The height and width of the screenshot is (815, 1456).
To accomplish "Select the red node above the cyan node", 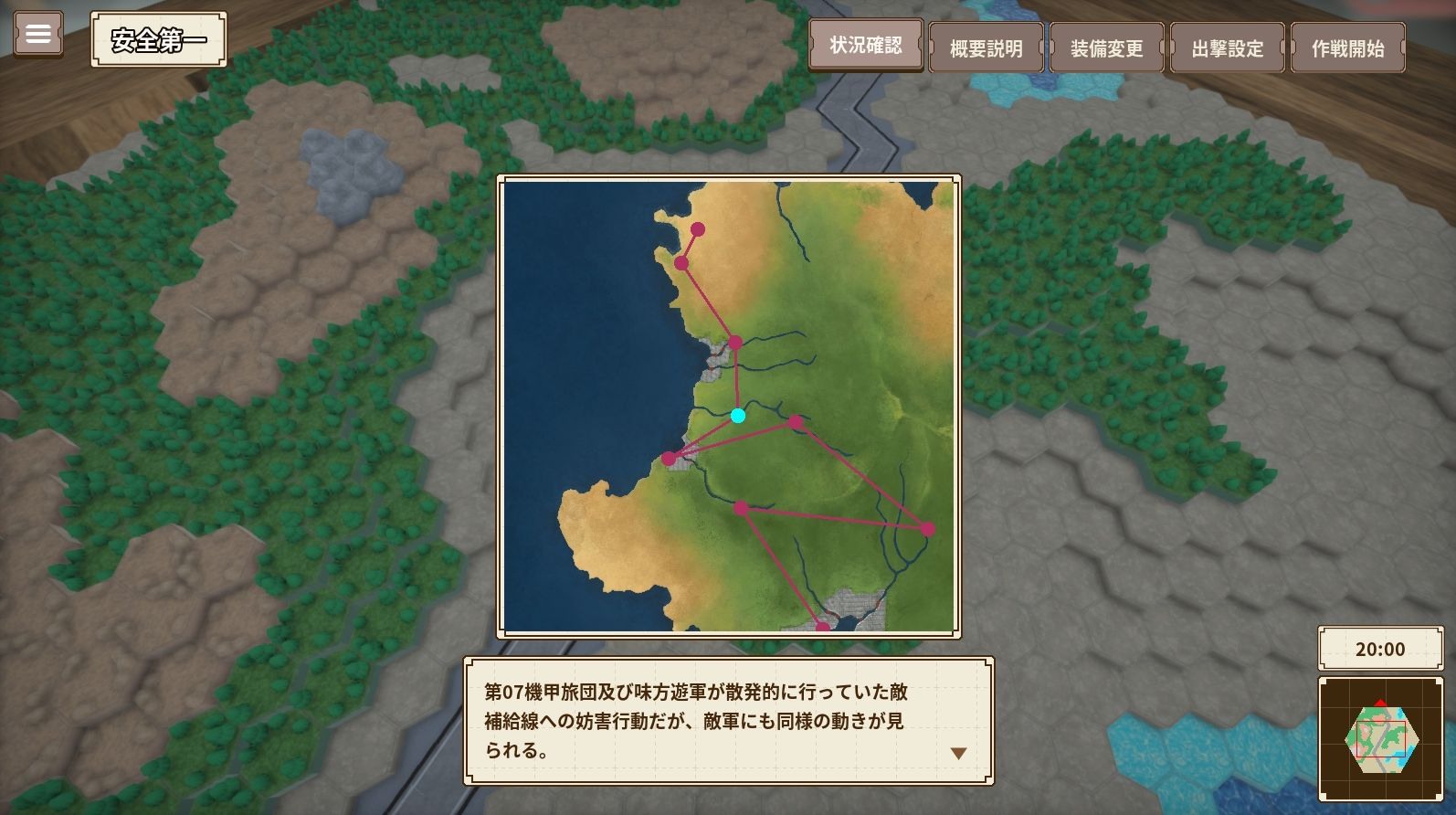I will point(735,342).
